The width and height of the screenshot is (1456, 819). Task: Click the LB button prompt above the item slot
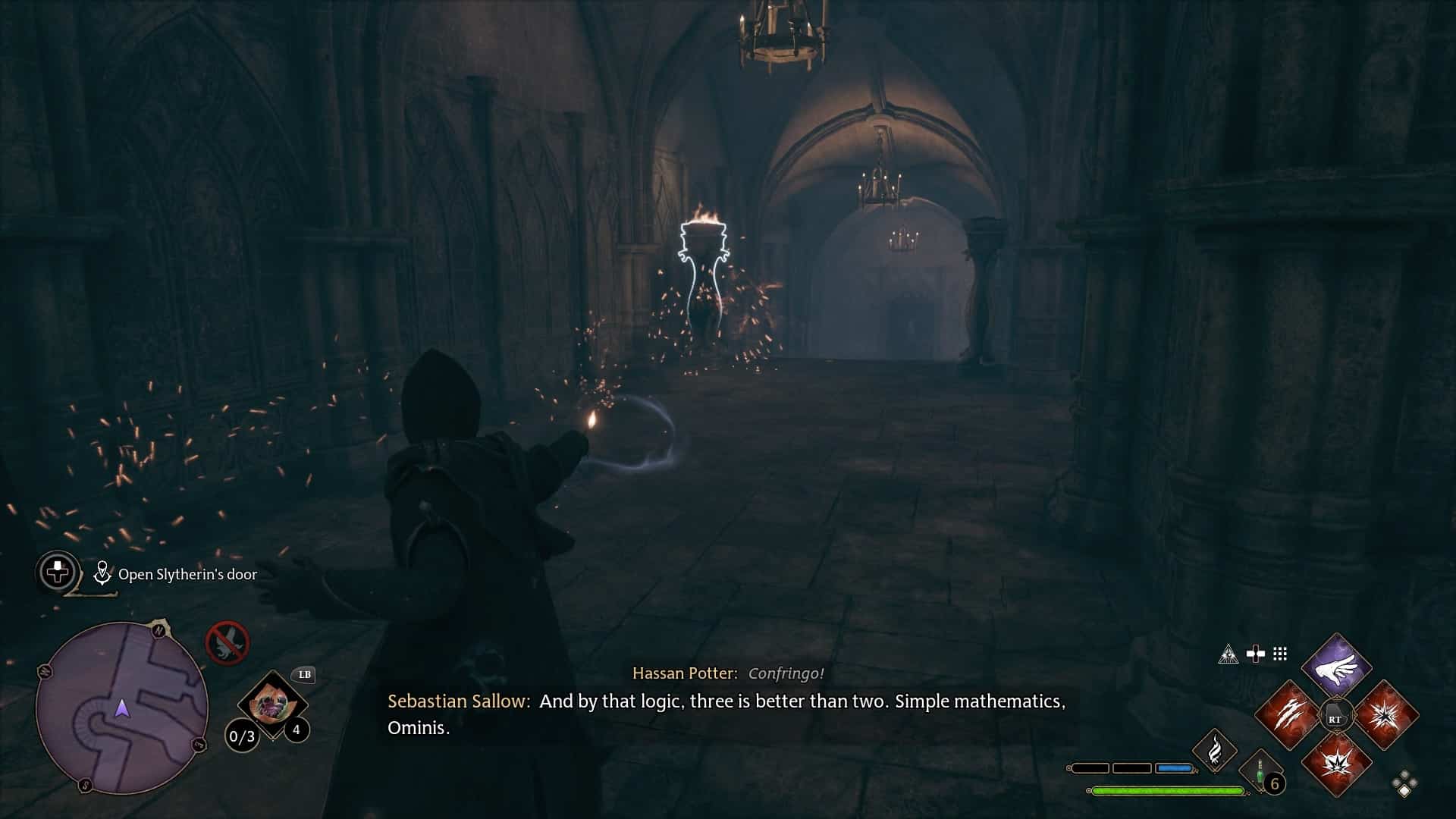(304, 675)
